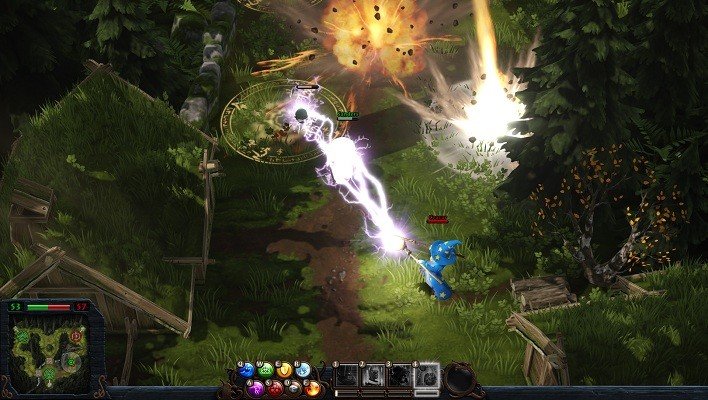Choose the yellow Shield element orb
The image size is (708, 400).
284,370
